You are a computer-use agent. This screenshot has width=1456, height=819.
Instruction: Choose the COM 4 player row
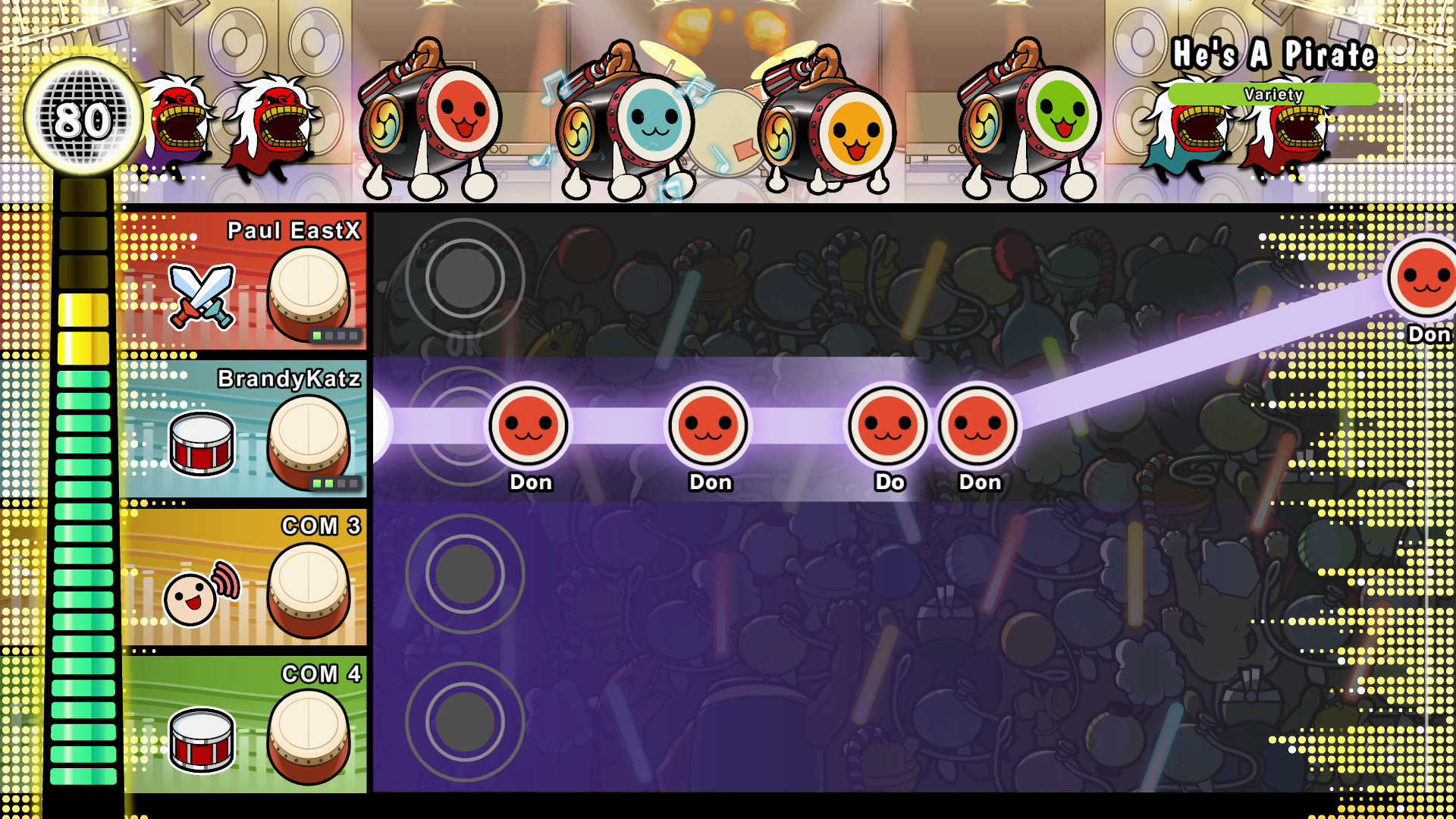(x=243, y=724)
